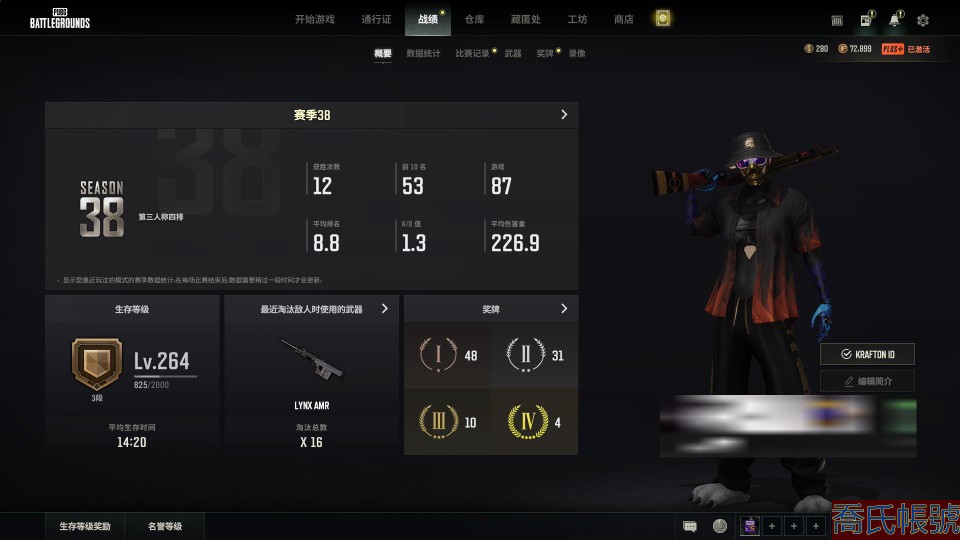Go to the 藏匿处 hideout tab
The image size is (960, 540).
pos(525,19)
